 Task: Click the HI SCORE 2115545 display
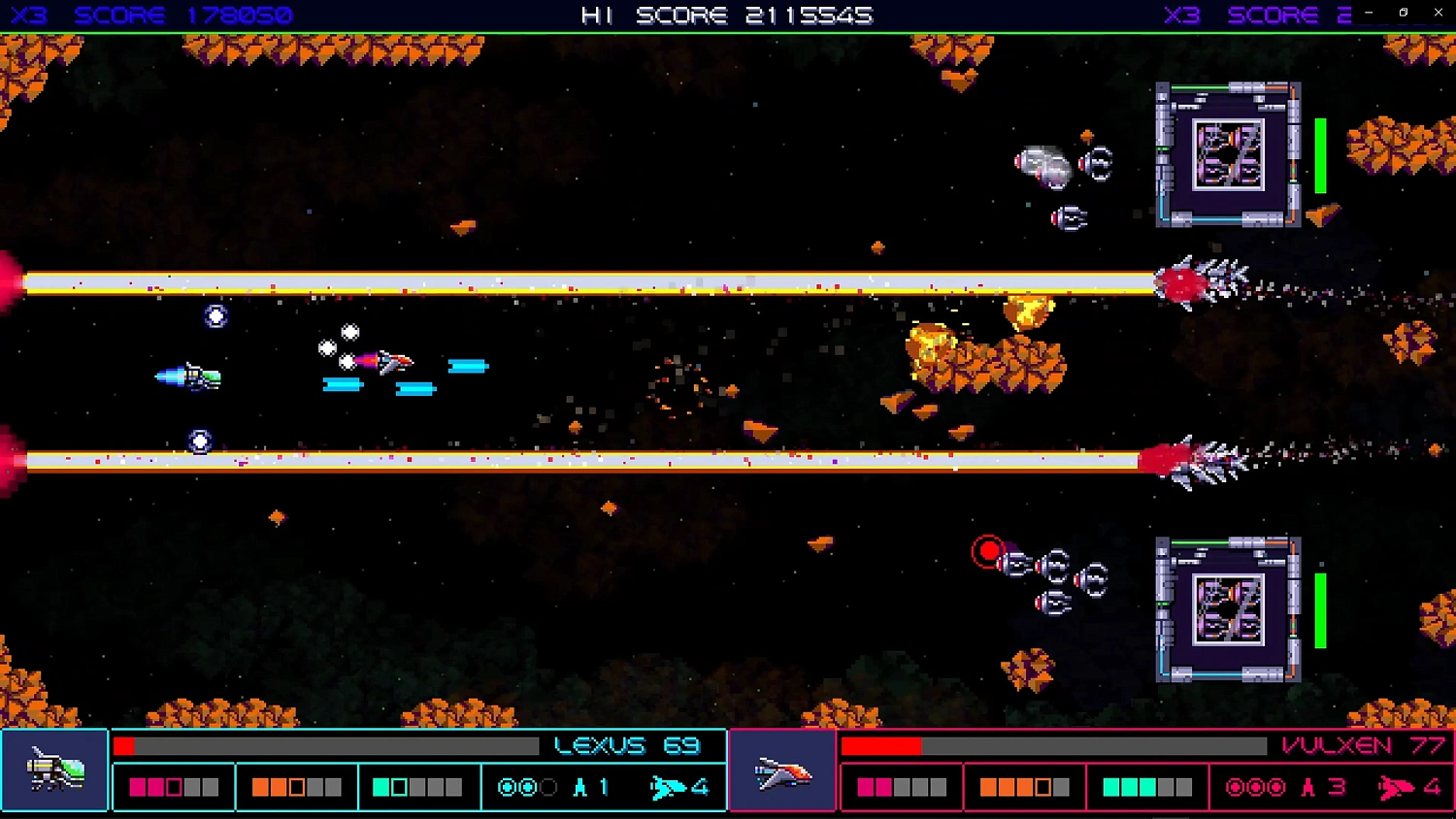728,15
